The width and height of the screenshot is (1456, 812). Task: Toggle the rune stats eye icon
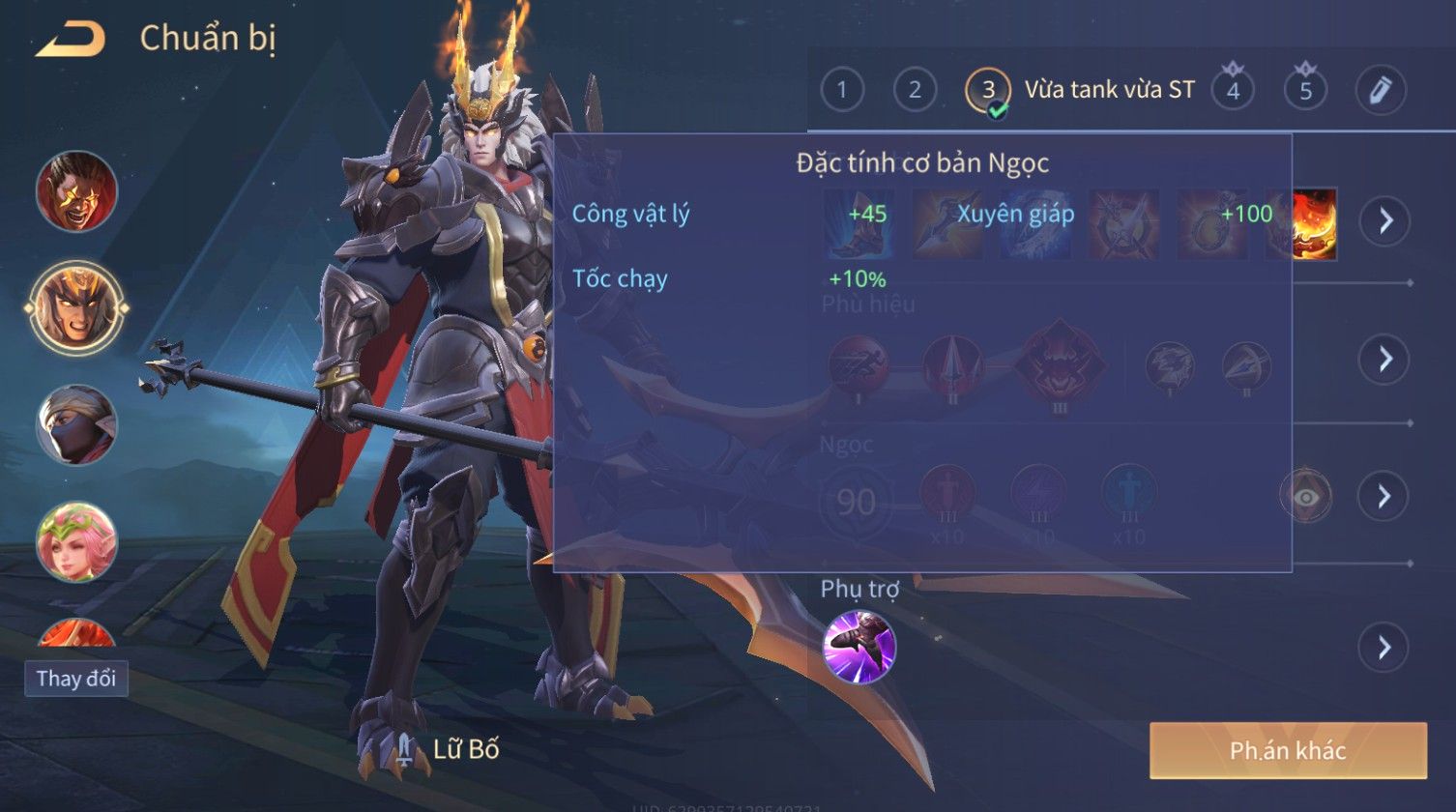pos(1306,497)
